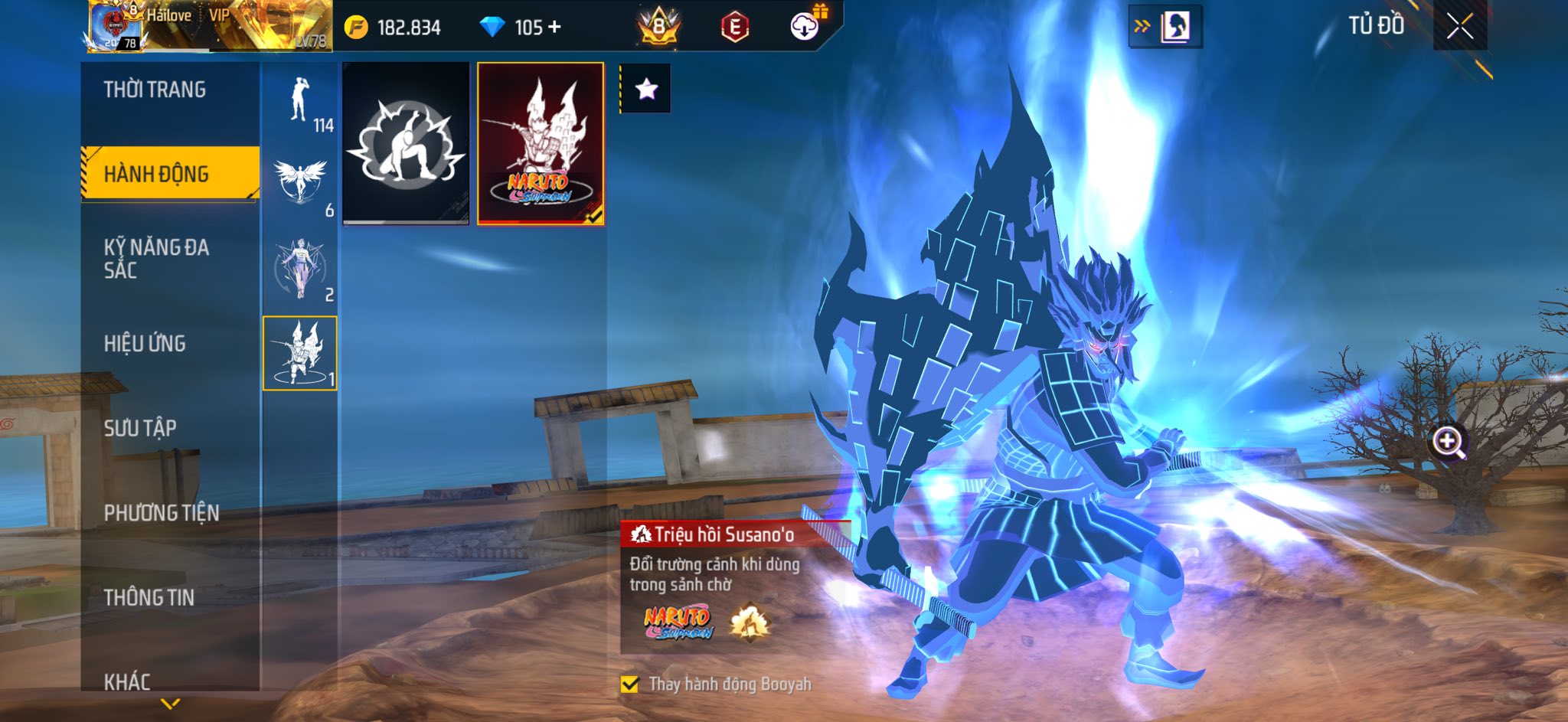Open the subcategory showing 2 items
The height and width of the screenshot is (722, 1568).
(300, 270)
